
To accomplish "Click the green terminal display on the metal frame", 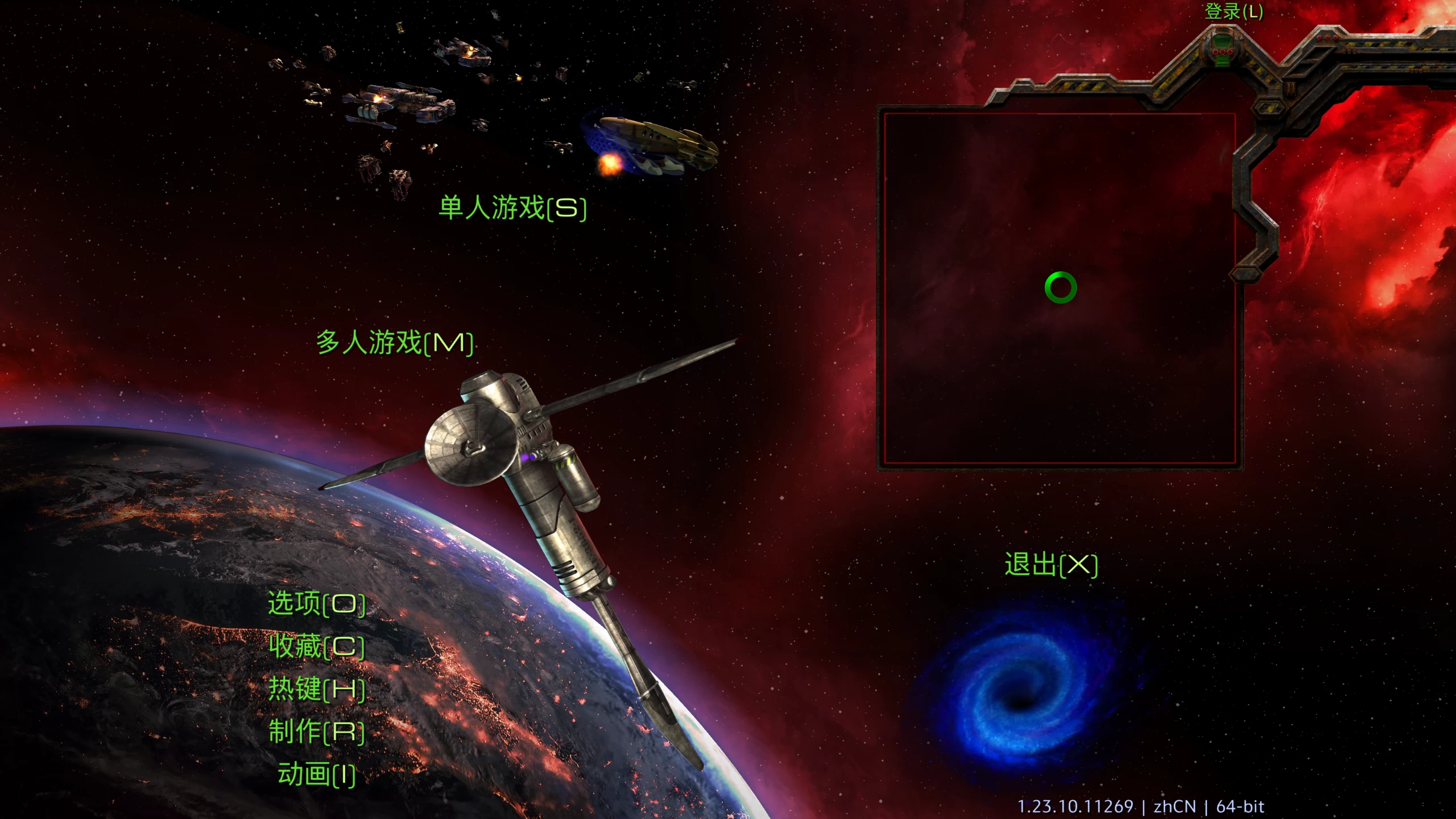I will click(1223, 42).
